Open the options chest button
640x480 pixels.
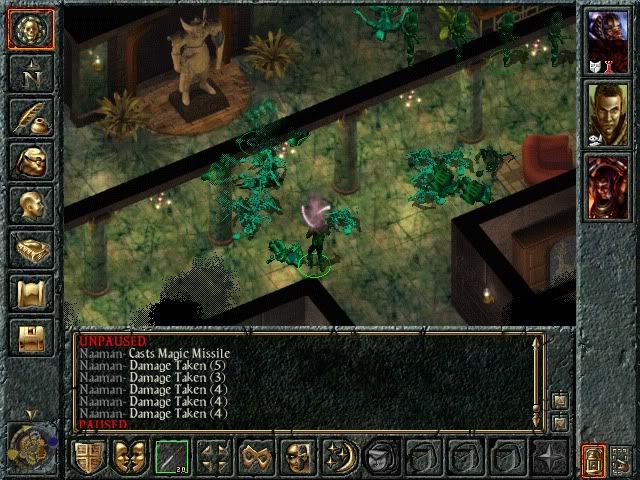click(30, 337)
